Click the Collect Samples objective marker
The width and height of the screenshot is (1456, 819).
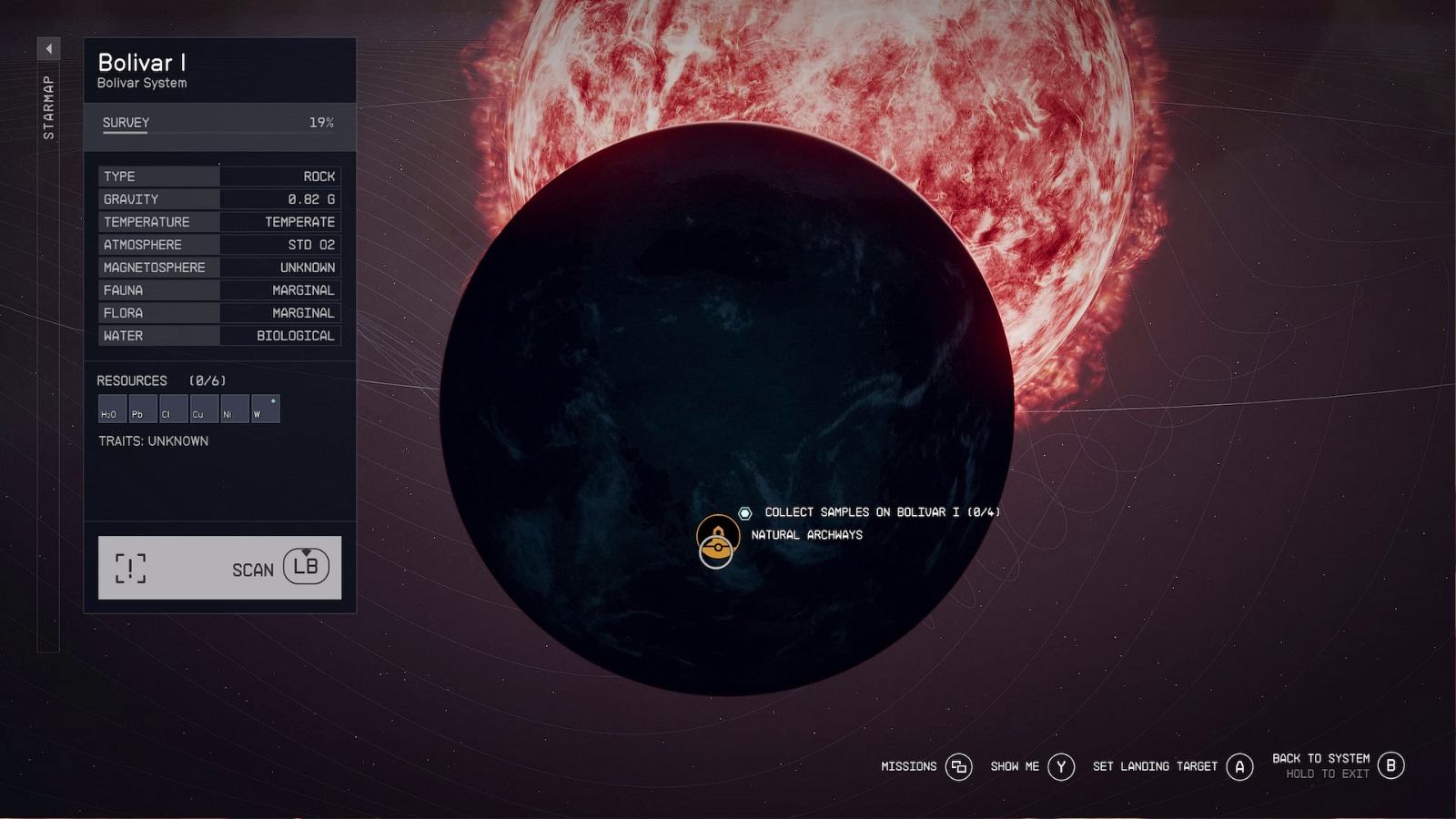(x=745, y=513)
